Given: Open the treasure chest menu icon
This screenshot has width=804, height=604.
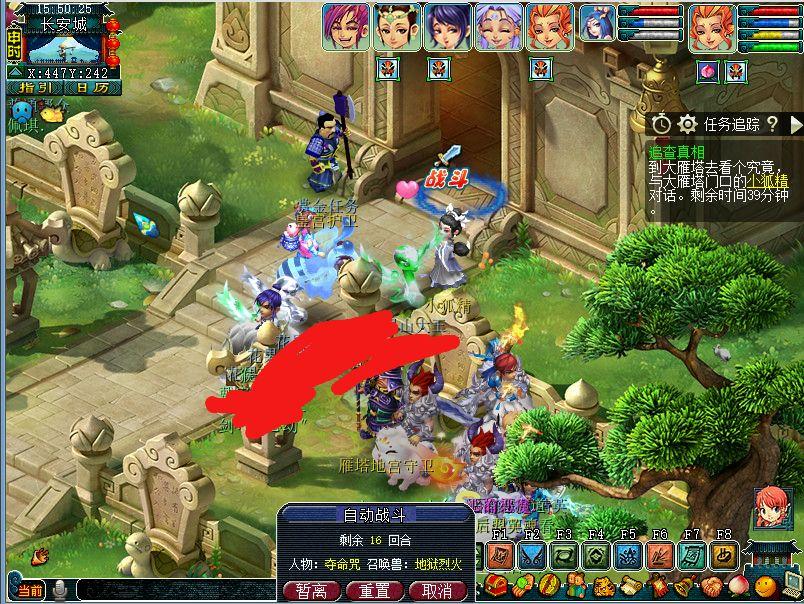Looking at the screenshot, I should (494, 585).
